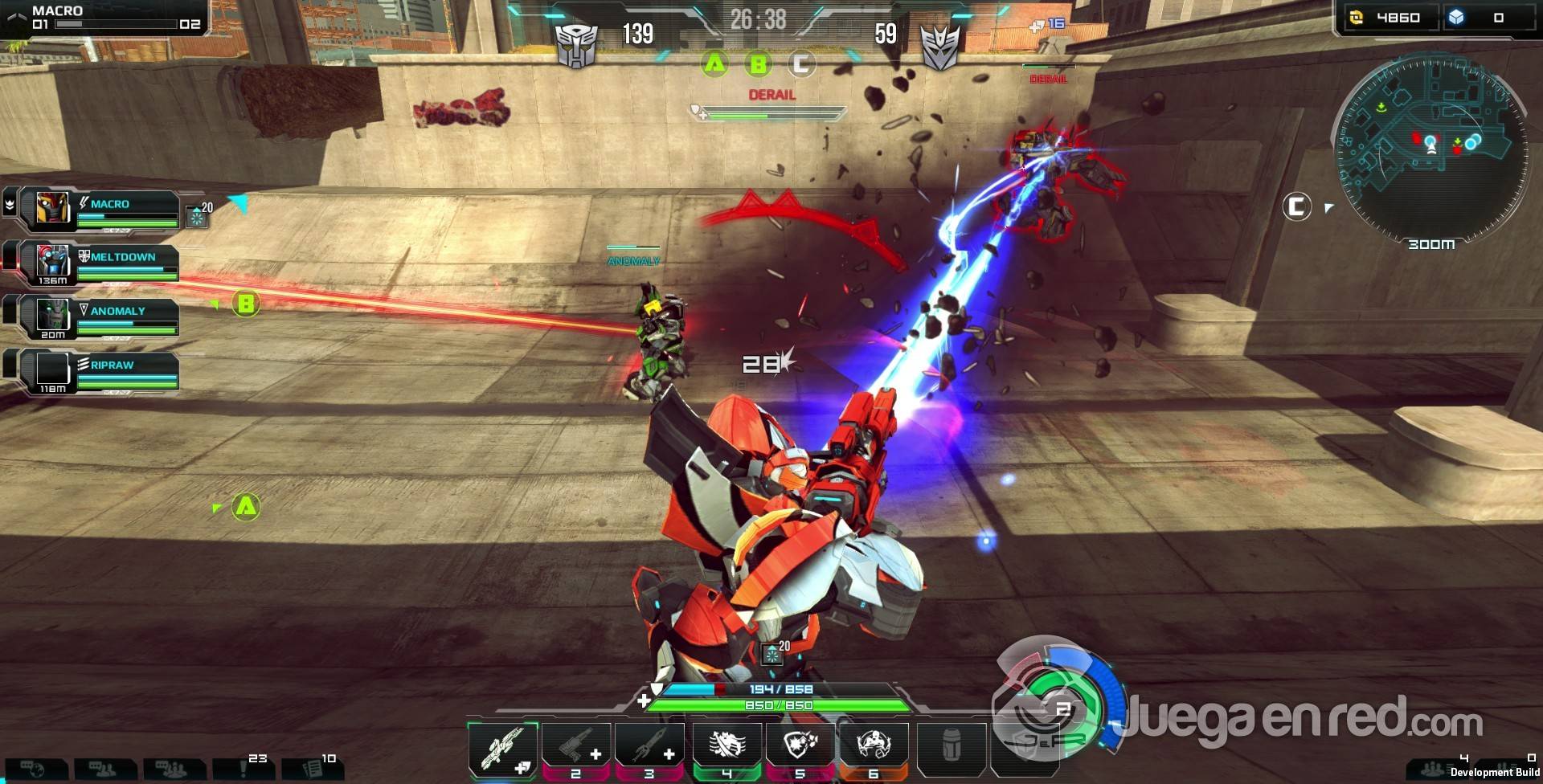Viewport: 1543px width, 784px height.
Task: Click the gold currency counter
Action: [x=1386, y=18]
